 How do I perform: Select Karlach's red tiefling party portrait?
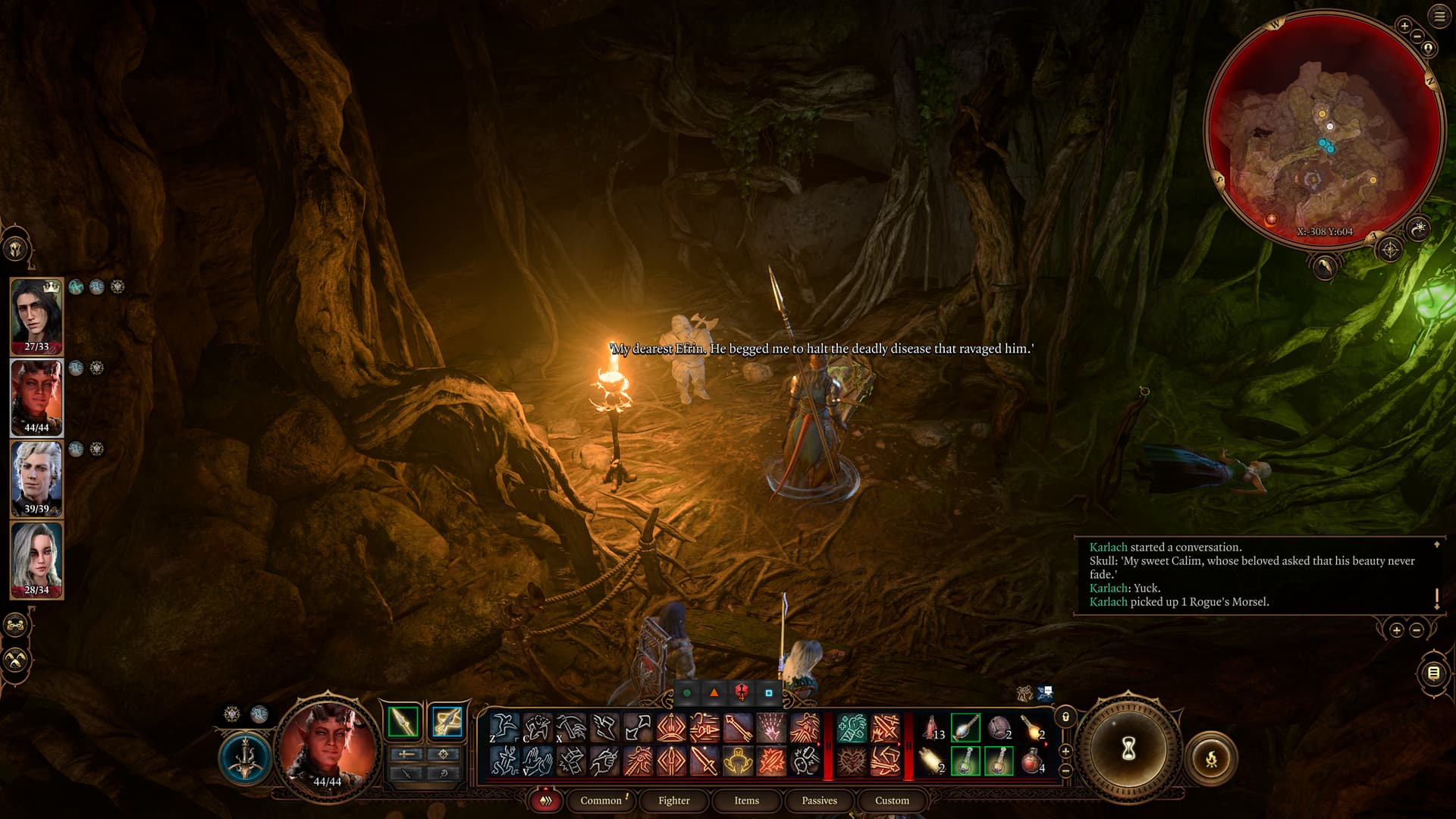coord(36,397)
